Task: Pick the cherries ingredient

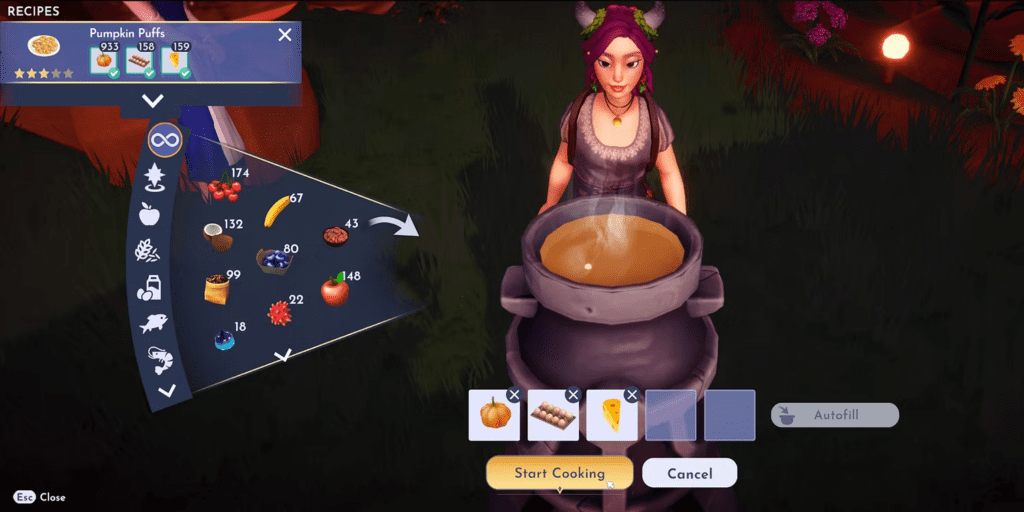Action: [x=221, y=189]
